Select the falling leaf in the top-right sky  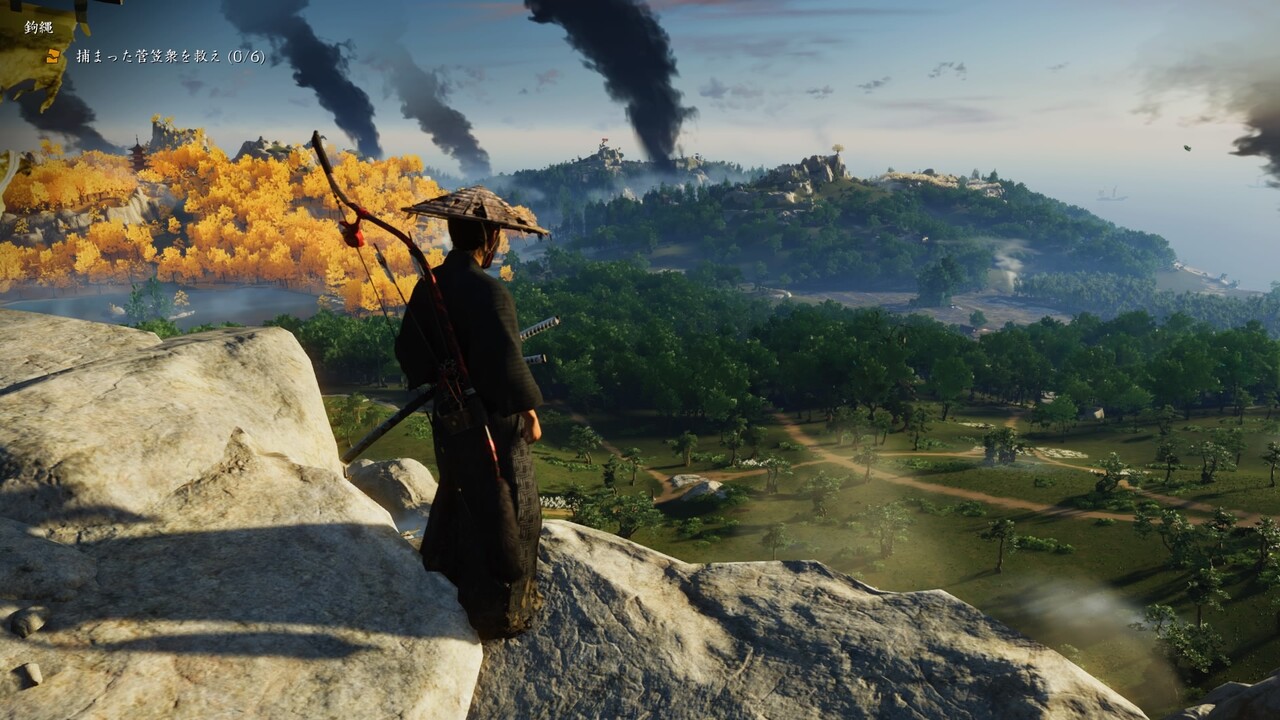click(x=1187, y=148)
